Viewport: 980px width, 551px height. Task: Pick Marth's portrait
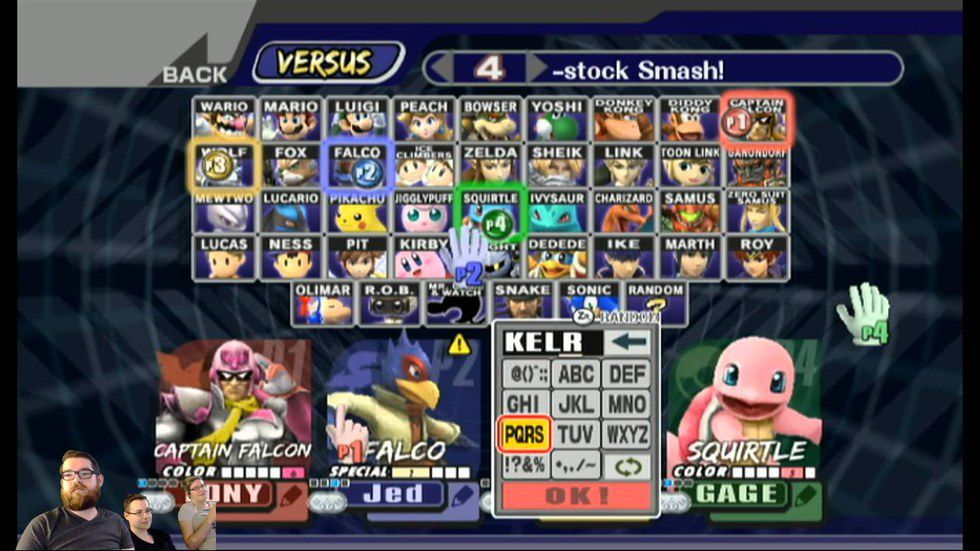click(690, 257)
